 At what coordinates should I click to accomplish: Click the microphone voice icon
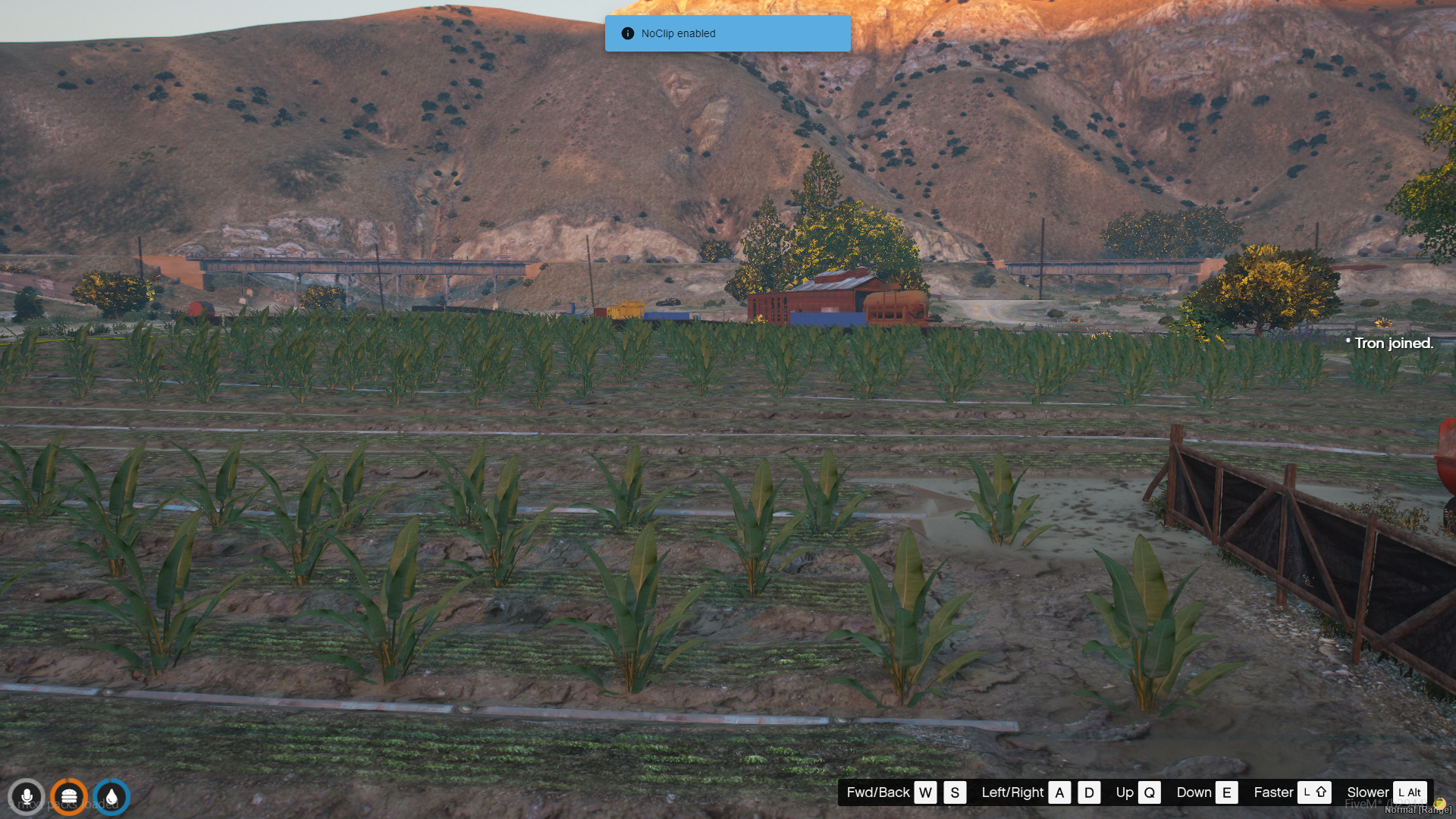[27, 797]
